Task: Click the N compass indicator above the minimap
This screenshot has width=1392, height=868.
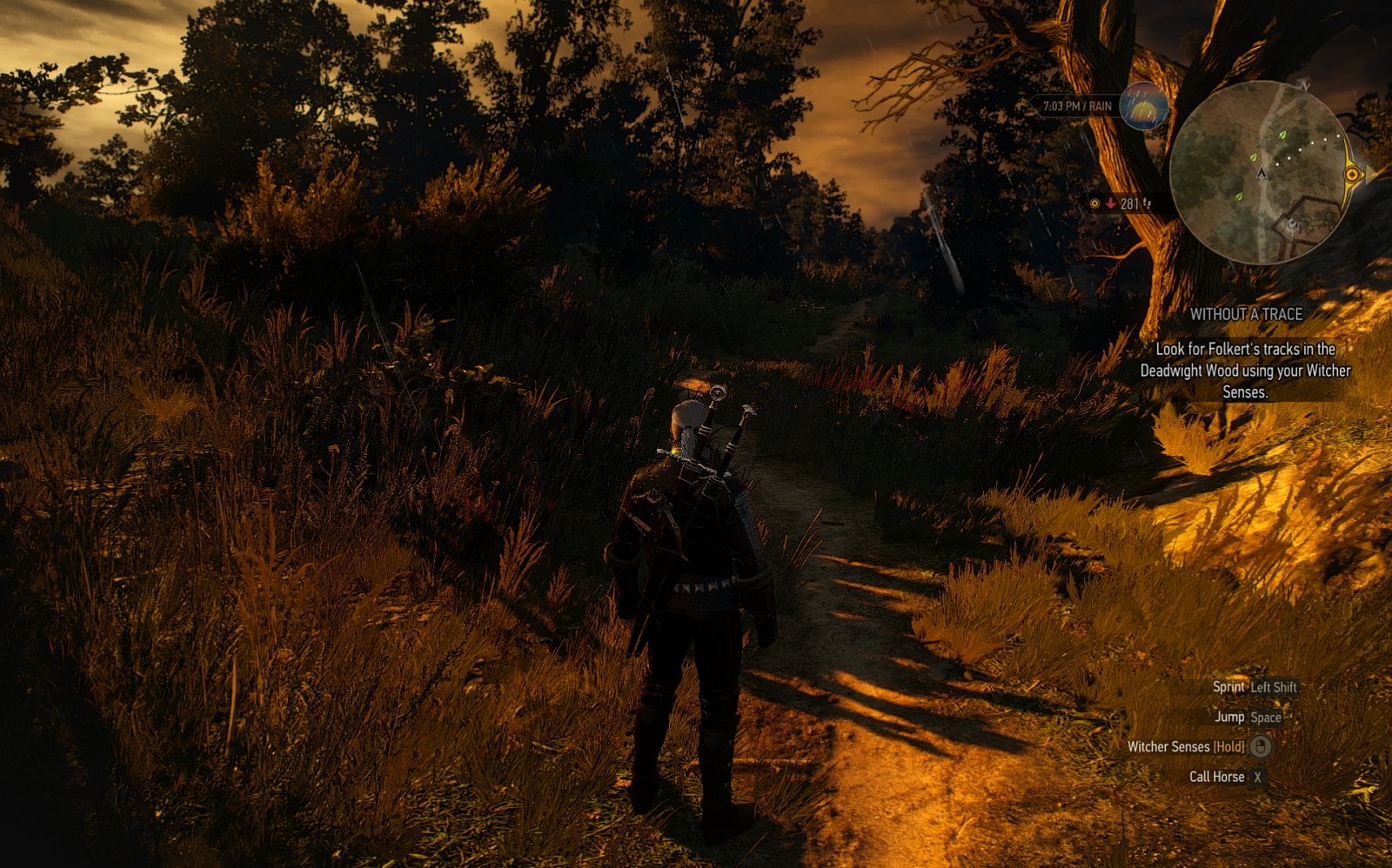Action: (1305, 85)
